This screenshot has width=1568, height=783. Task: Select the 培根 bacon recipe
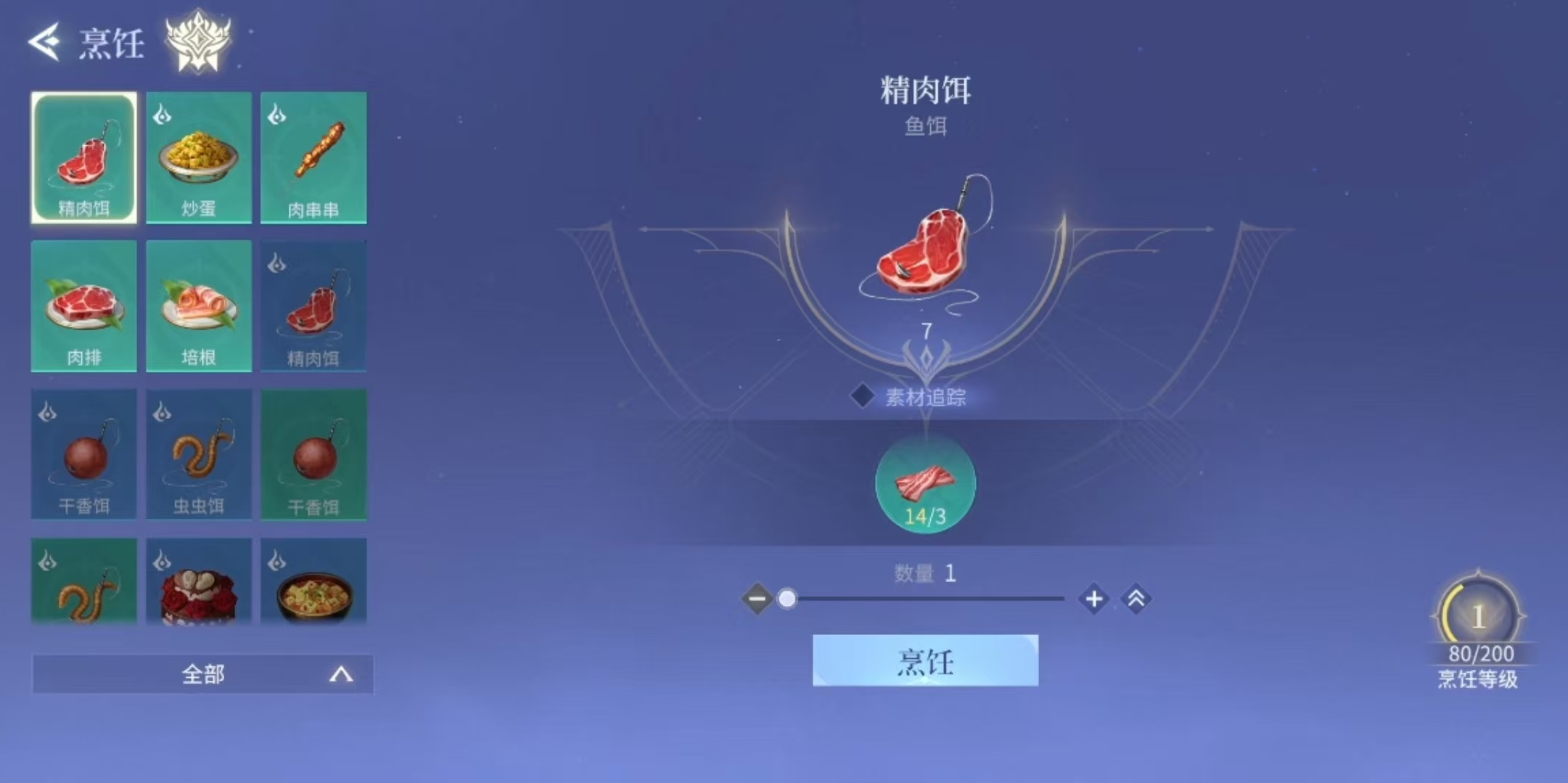tap(199, 305)
